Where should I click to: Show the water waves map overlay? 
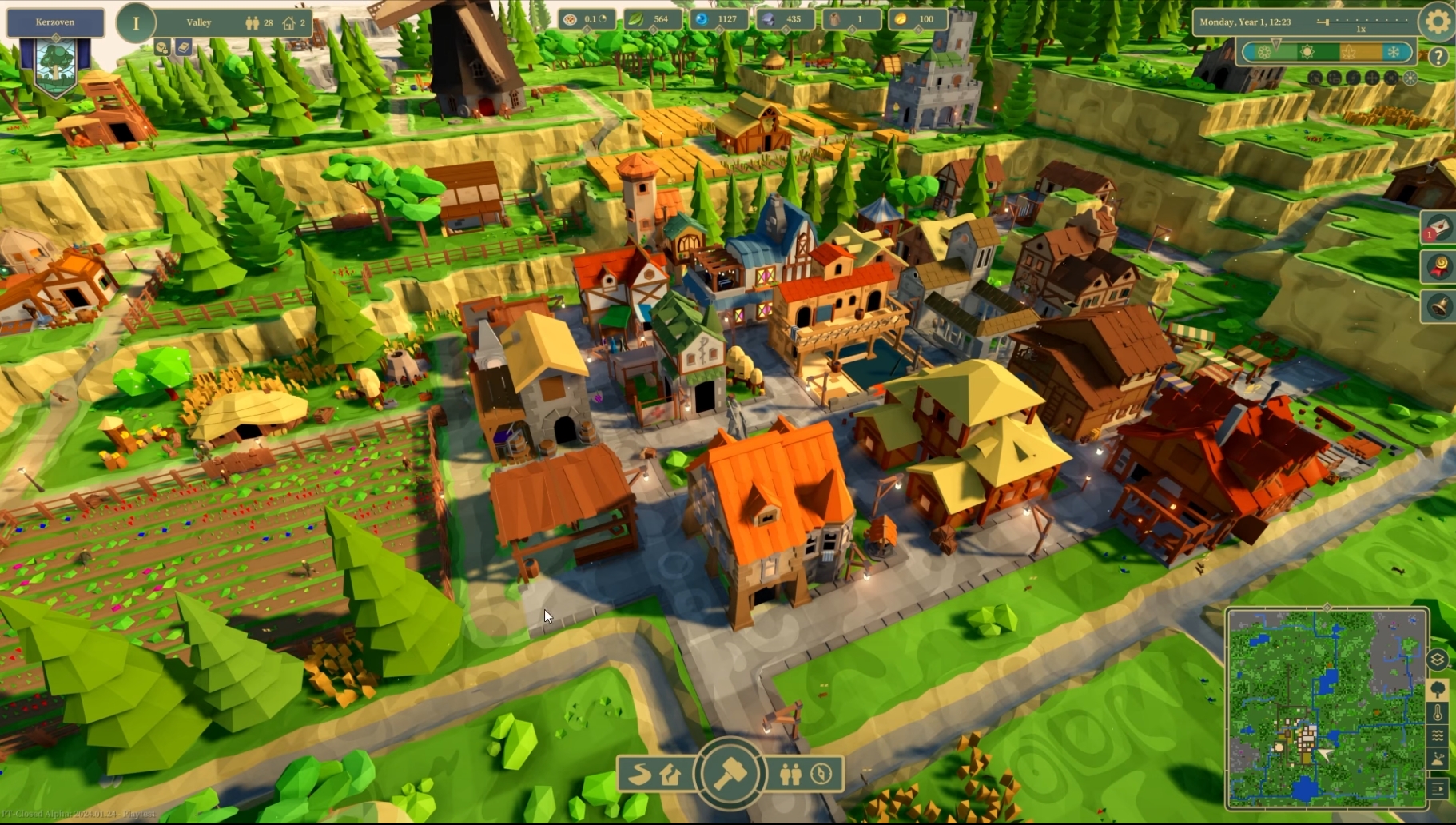pyautogui.click(x=1438, y=736)
